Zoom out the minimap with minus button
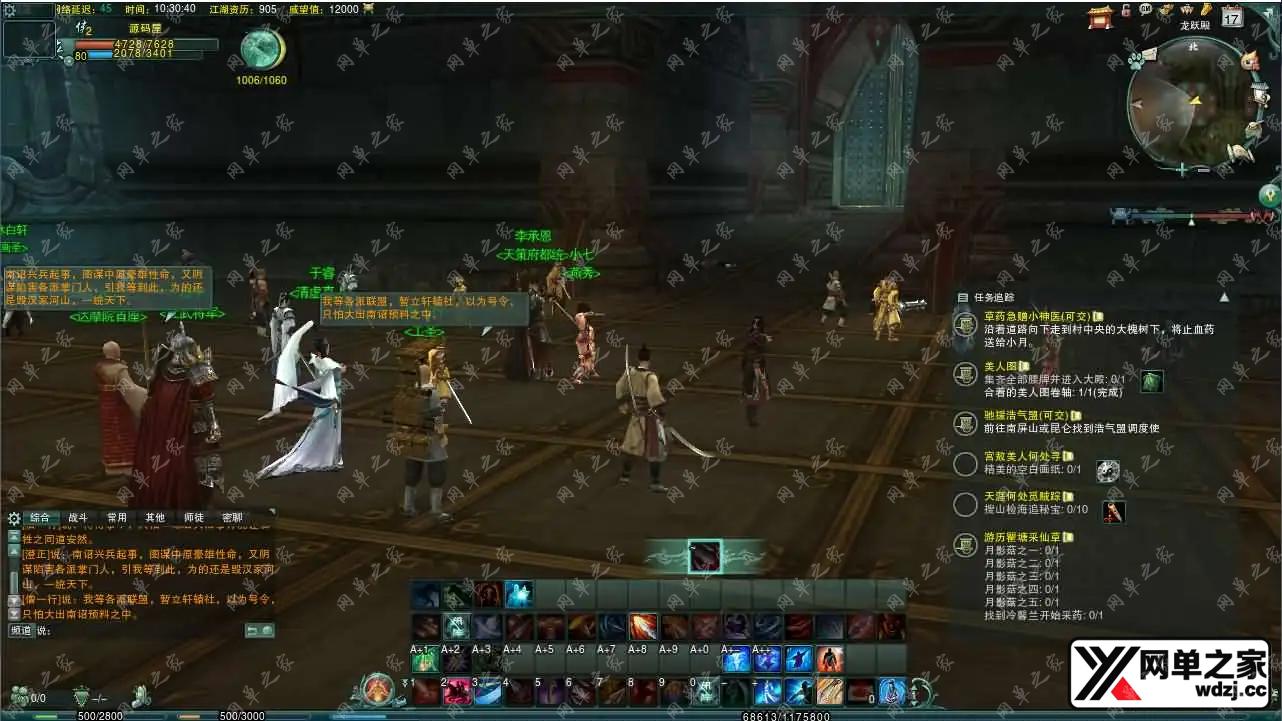The height and width of the screenshot is (721, 1282). [1203, 170]
